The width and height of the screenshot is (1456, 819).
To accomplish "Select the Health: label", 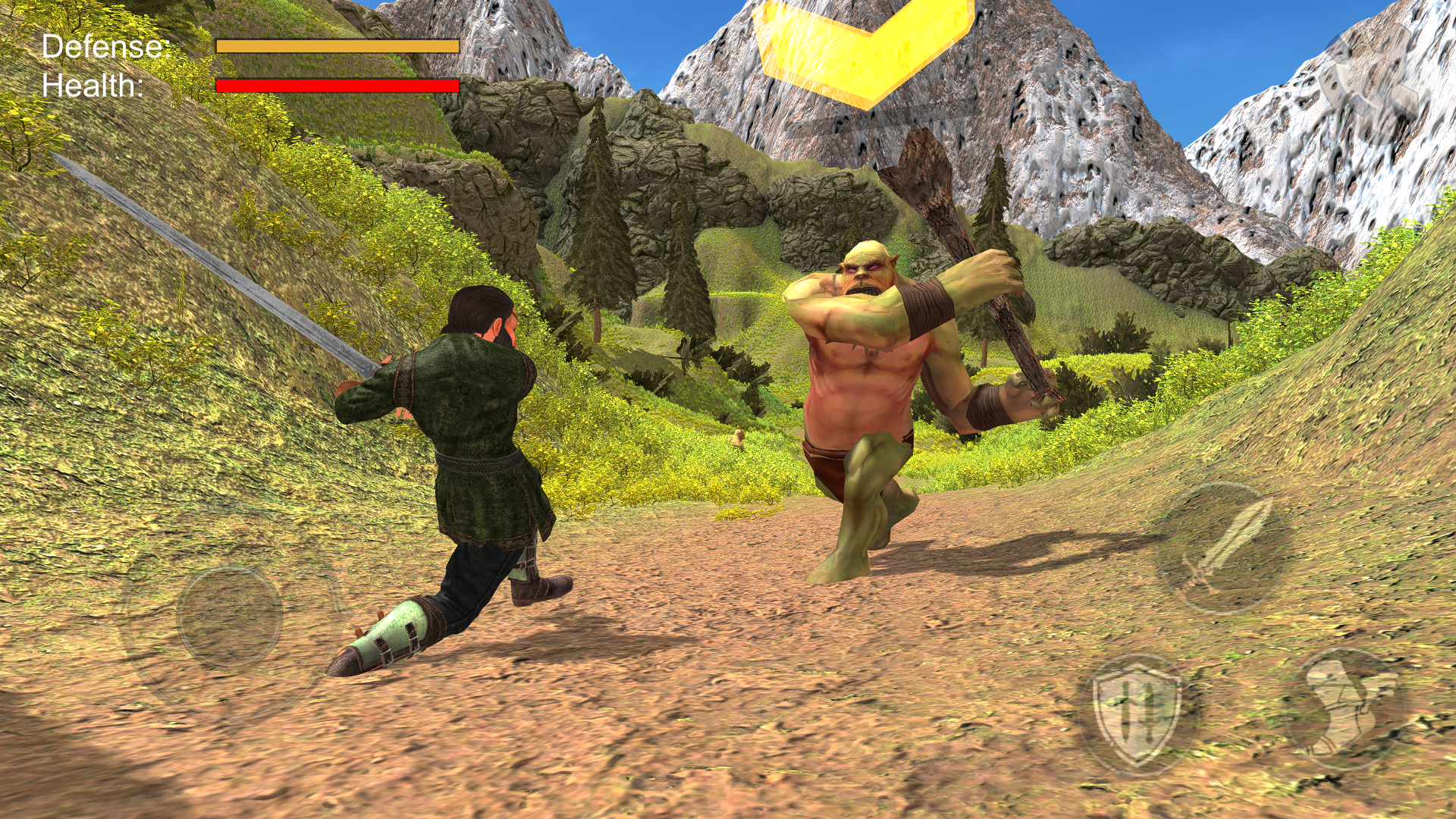I will pyautogui.click(x=93, y=86).
